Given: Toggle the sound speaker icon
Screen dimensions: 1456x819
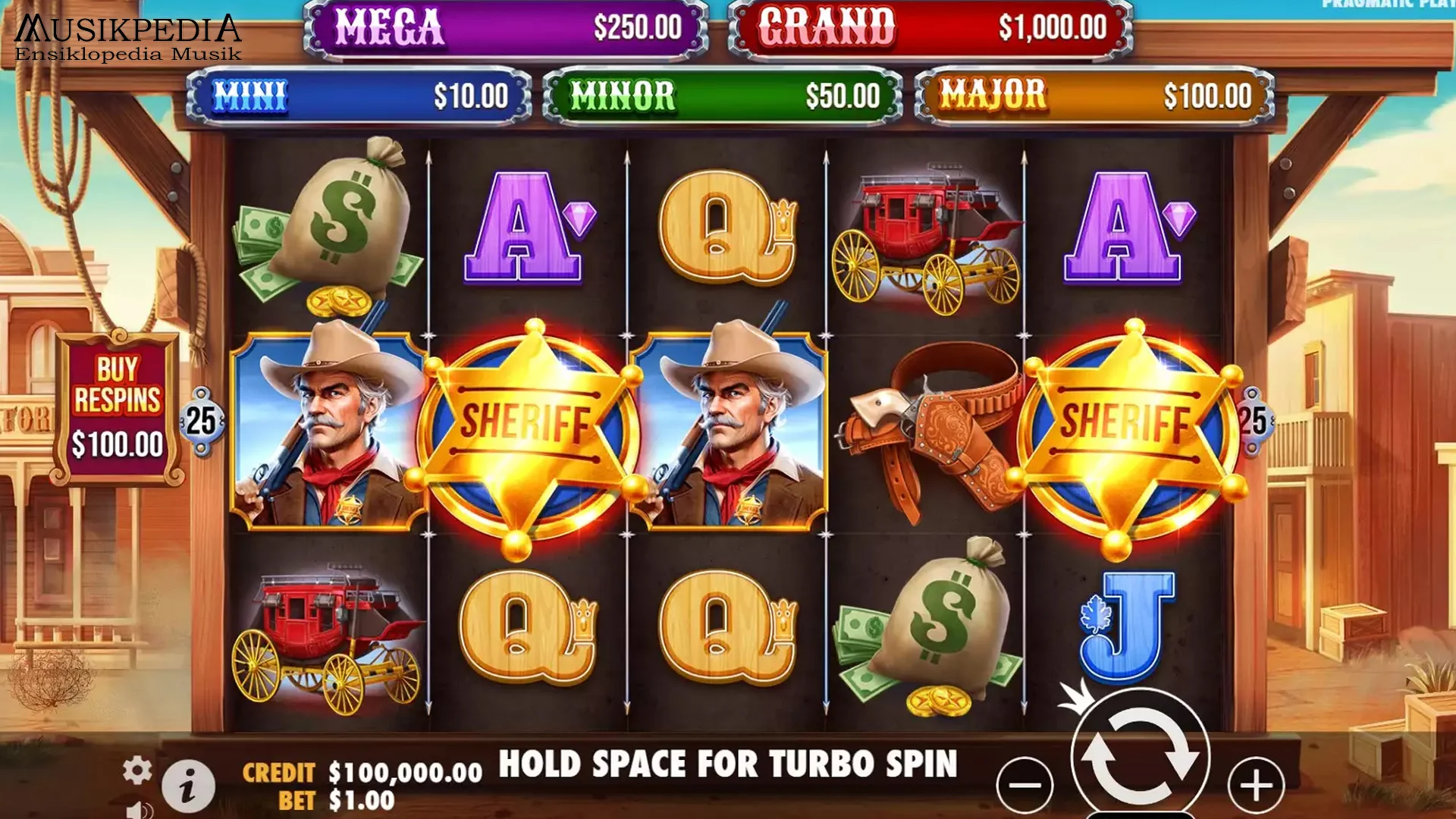Looking at the screenshot, I should pos(138,809).
